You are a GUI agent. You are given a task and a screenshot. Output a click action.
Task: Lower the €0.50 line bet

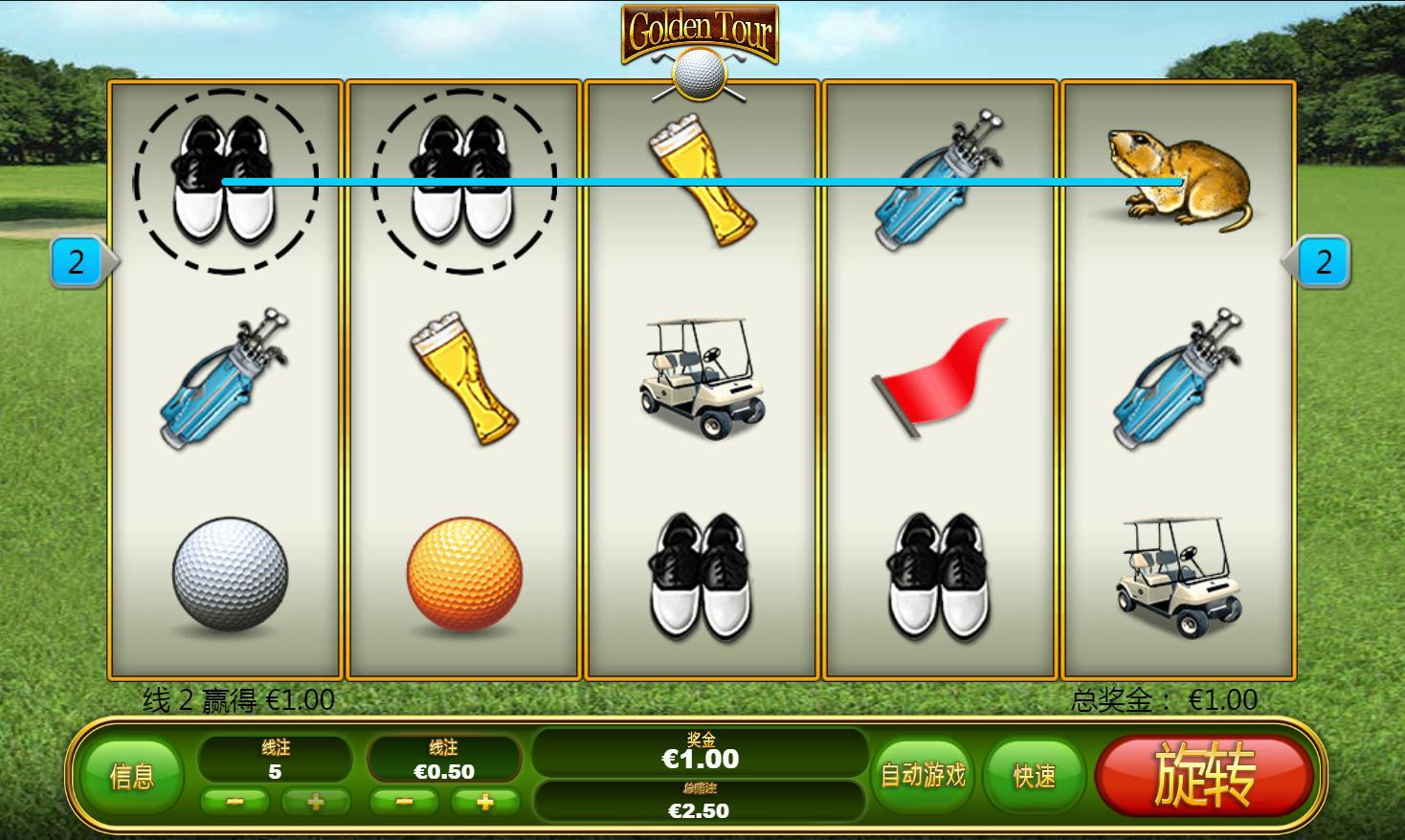coord(404,802)
